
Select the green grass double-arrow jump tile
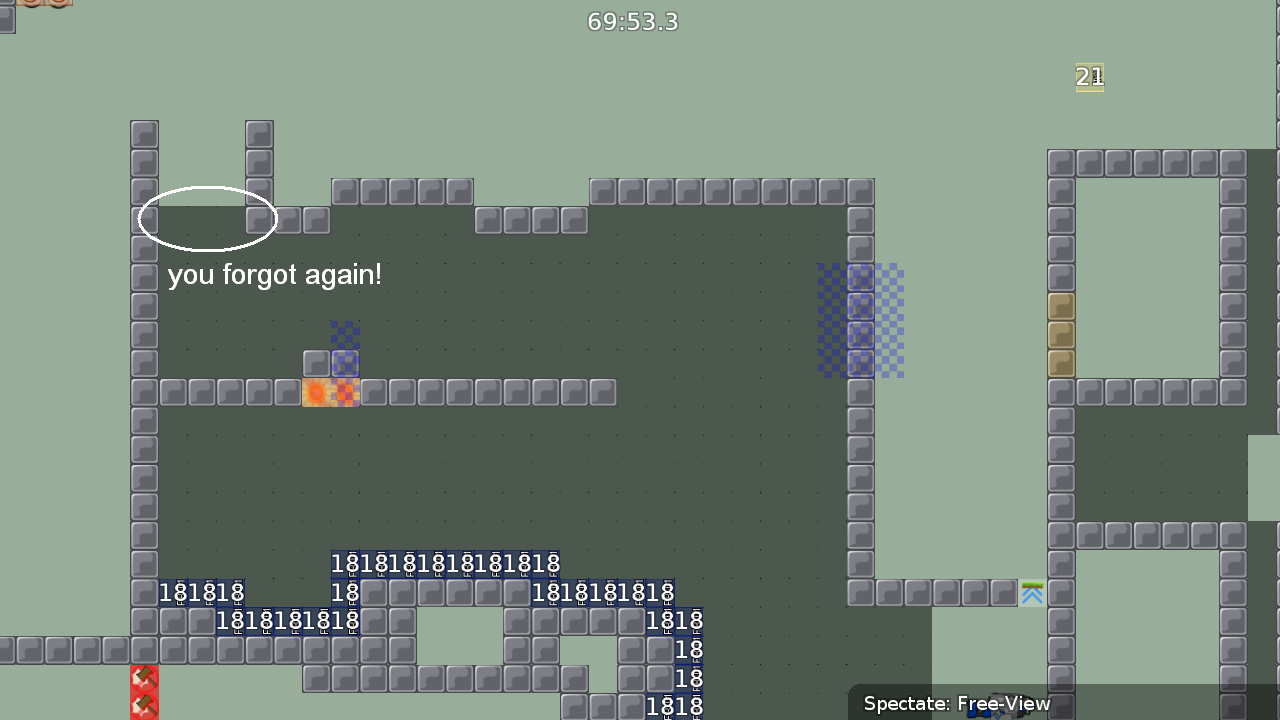coord(1032,593)
